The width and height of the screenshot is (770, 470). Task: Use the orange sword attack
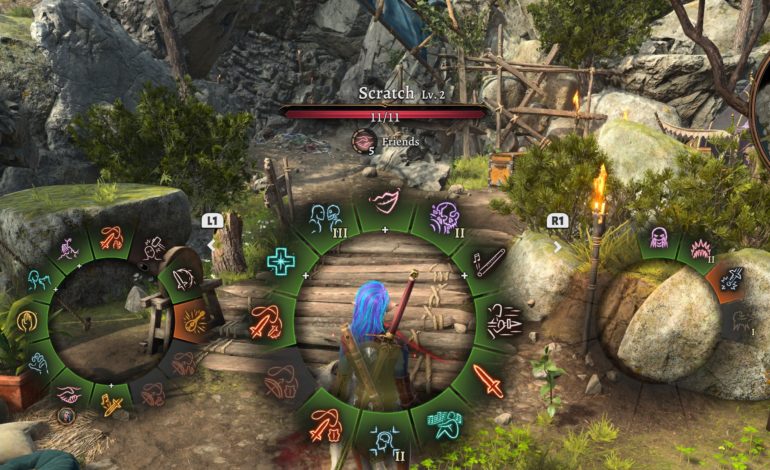click(x=487, y=381)
